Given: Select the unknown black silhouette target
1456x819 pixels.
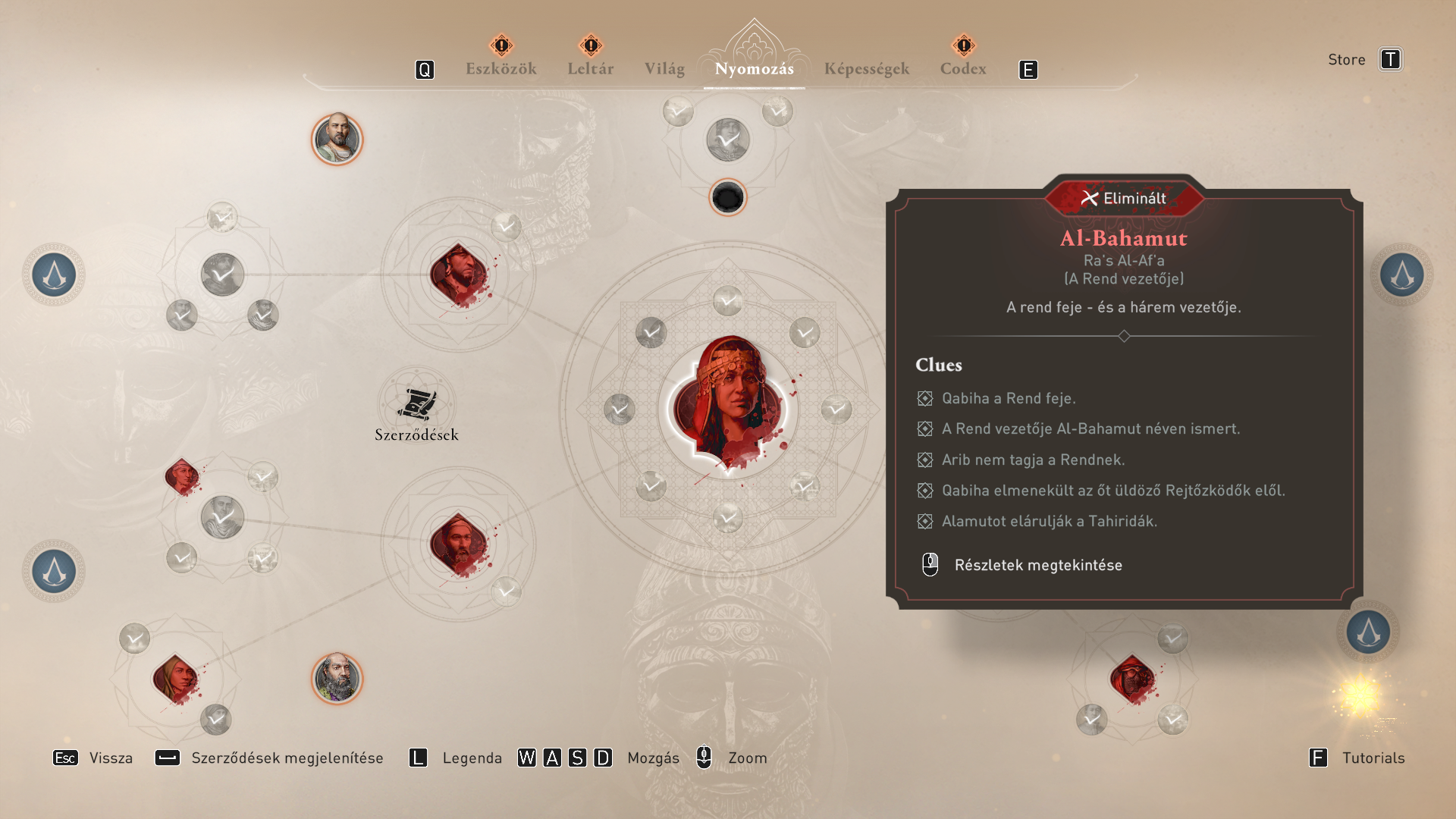Looking at the screenshot, I should tap(728, 198).
